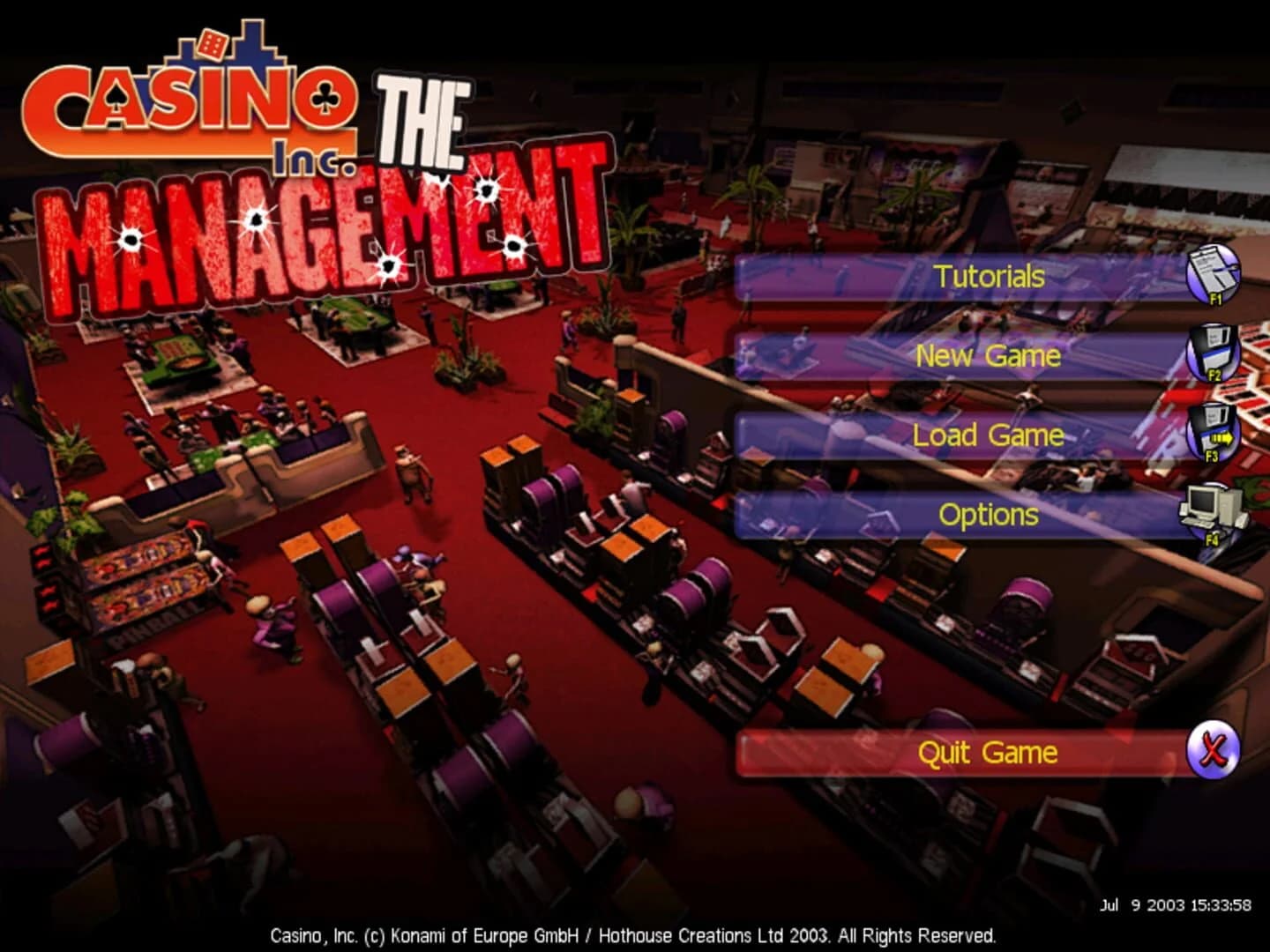Click the floppy icon with yellow arrow
1270x952 pixels.
tap(1215, 433)
